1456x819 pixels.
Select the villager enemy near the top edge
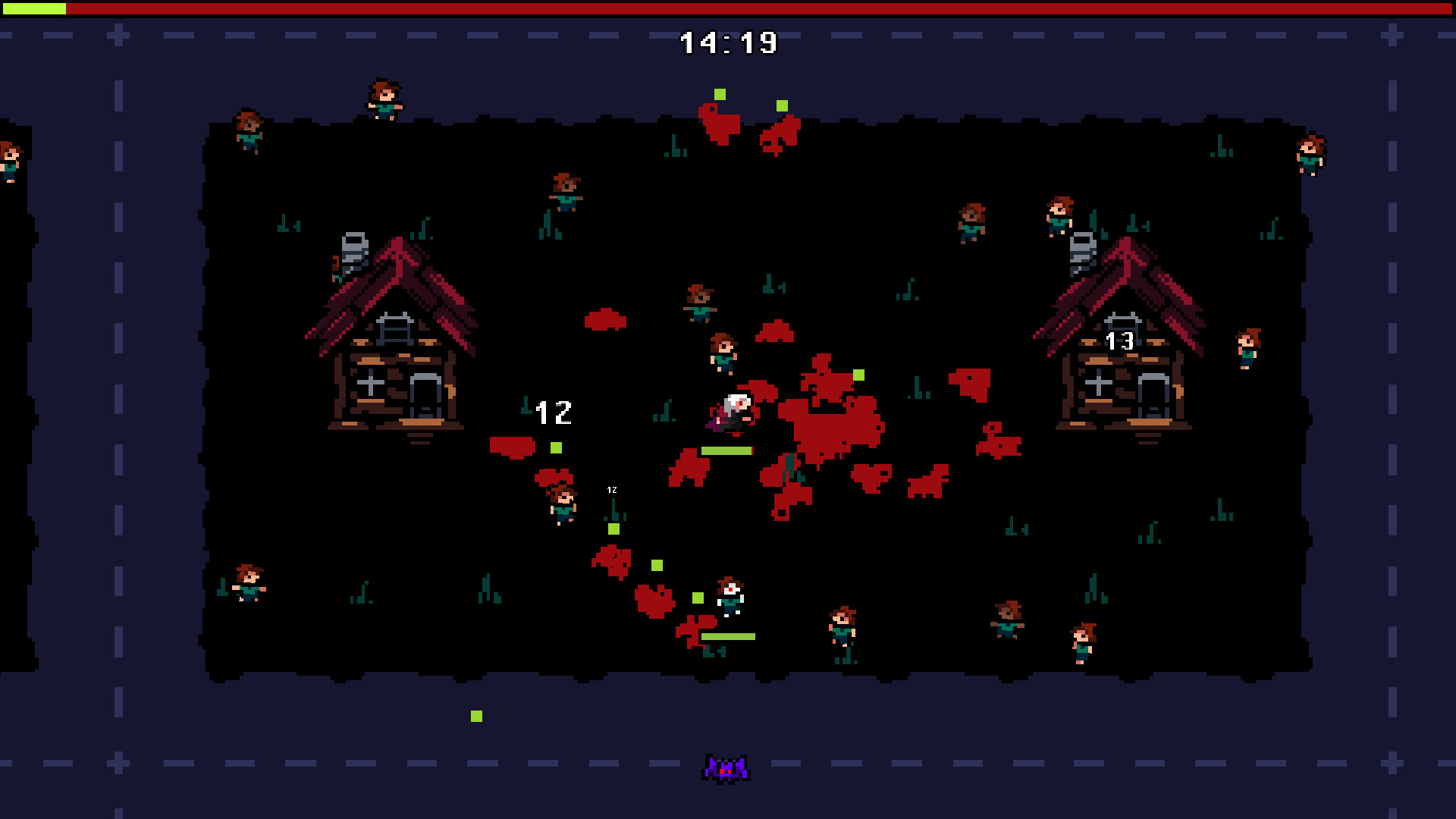[384, 96]
